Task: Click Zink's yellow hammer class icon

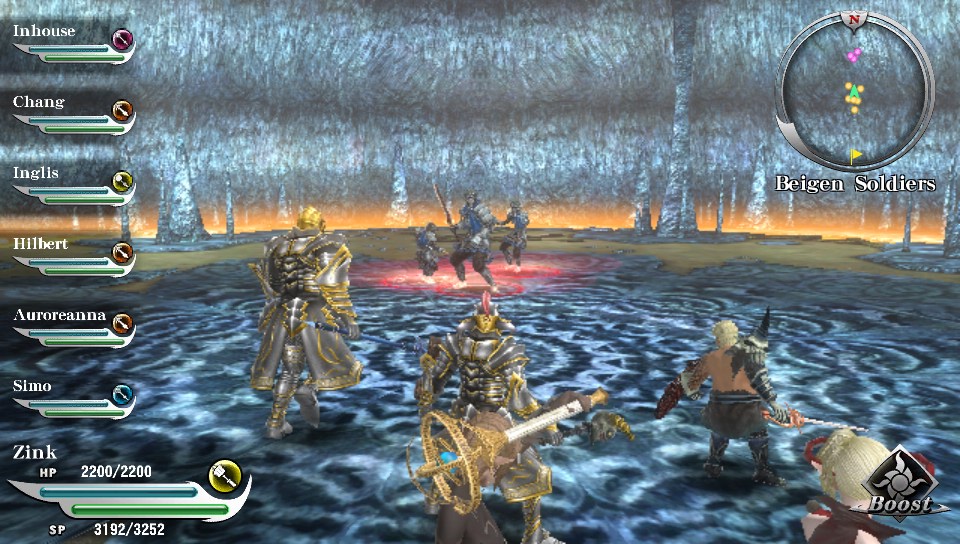Action: [224, 475]
